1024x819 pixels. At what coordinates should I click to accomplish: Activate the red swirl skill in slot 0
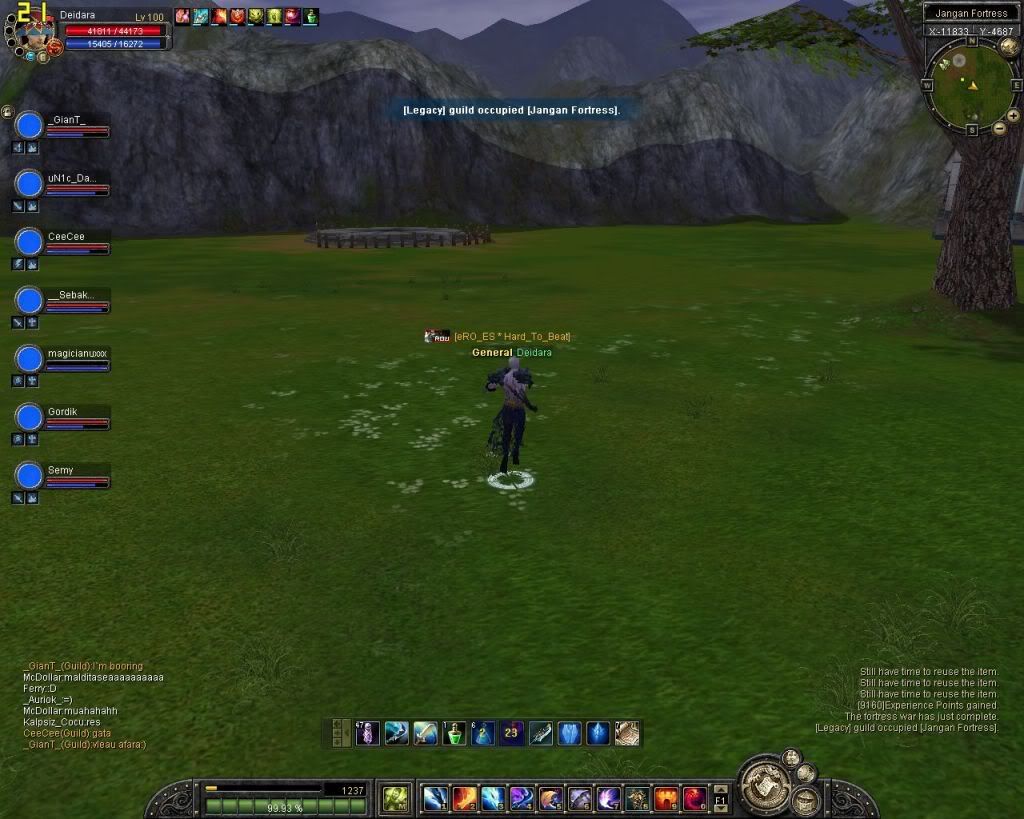695,798
